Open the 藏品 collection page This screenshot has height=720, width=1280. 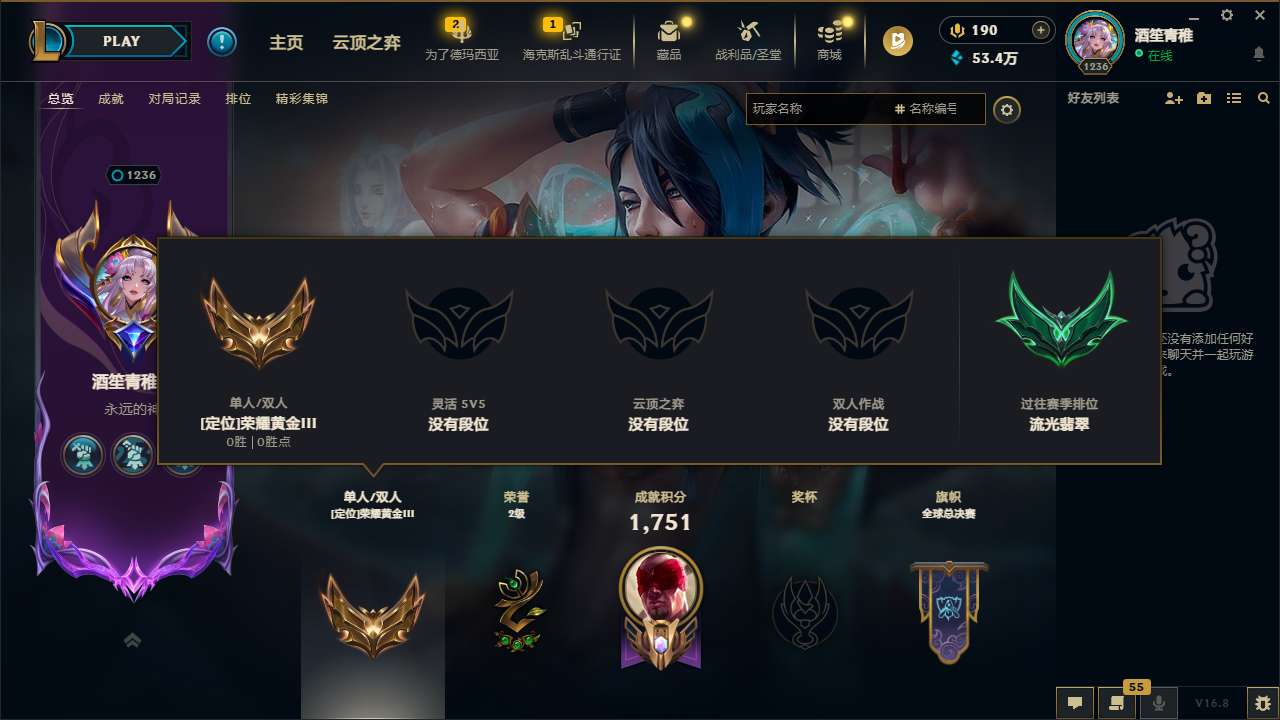pos(669,41)
